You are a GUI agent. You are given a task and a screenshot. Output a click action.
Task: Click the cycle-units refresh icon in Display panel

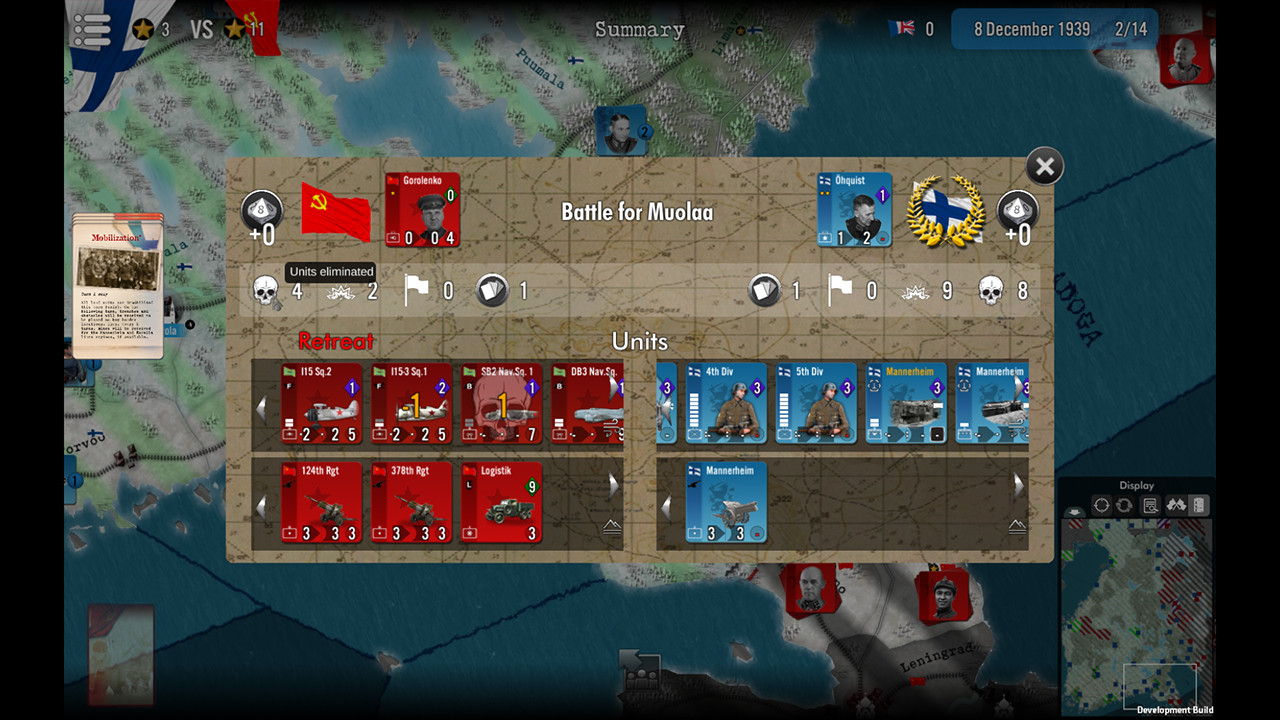(x=1123, y=503)
